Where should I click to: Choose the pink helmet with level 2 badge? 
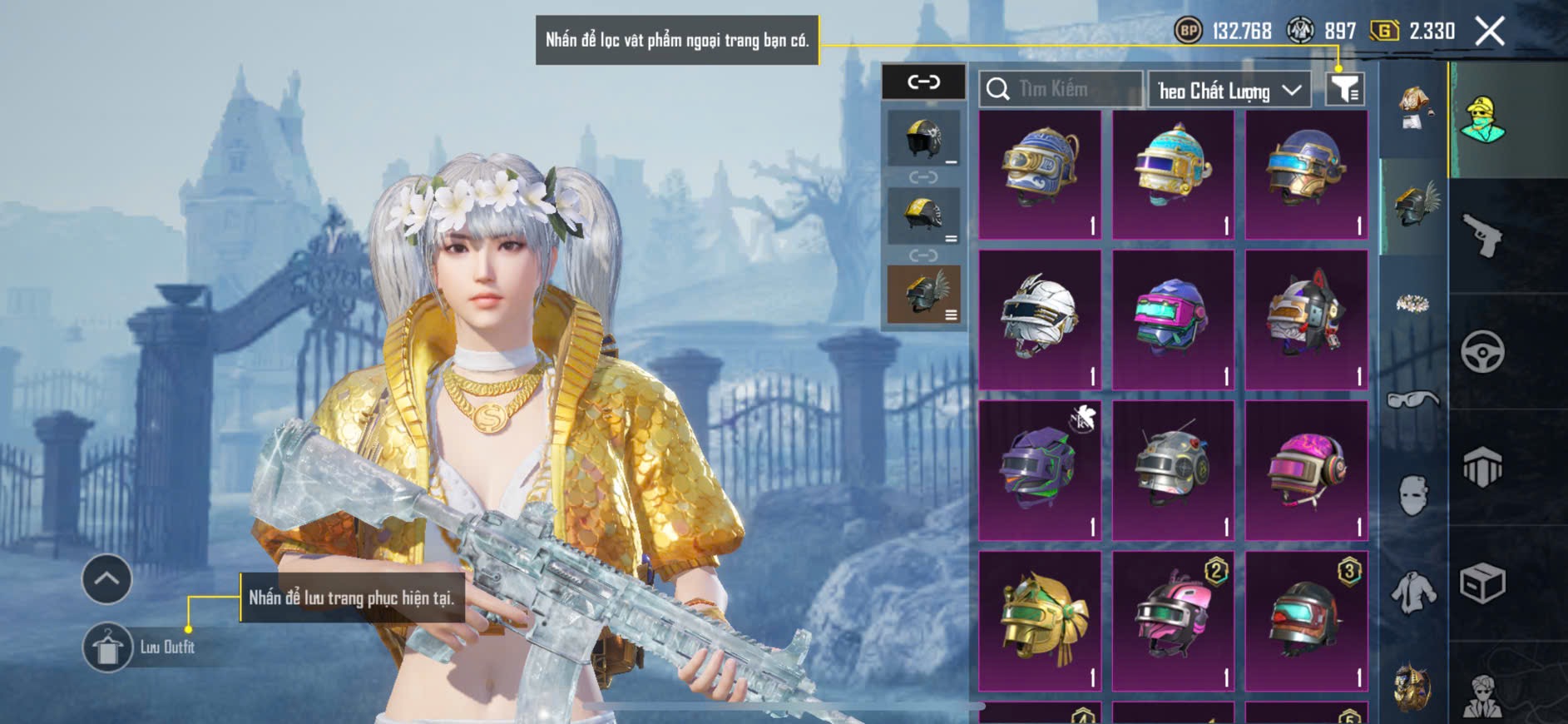[1173, 621]
